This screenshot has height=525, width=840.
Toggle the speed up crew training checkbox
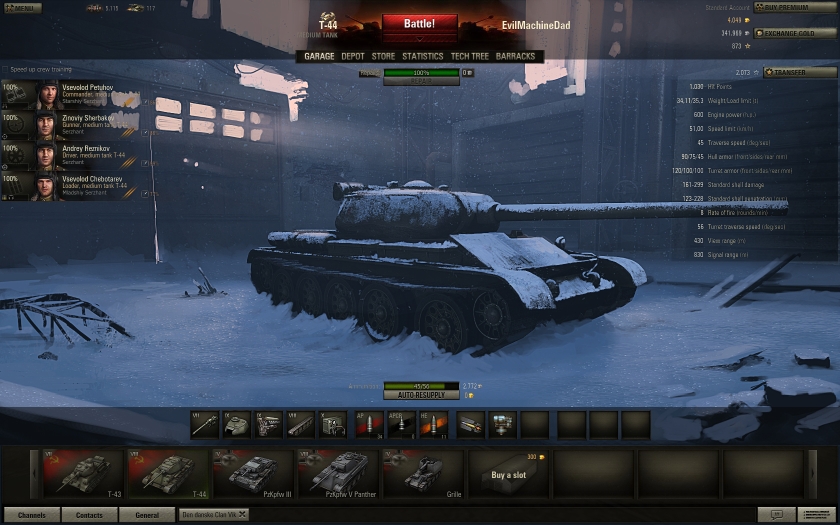coord(6,70)
